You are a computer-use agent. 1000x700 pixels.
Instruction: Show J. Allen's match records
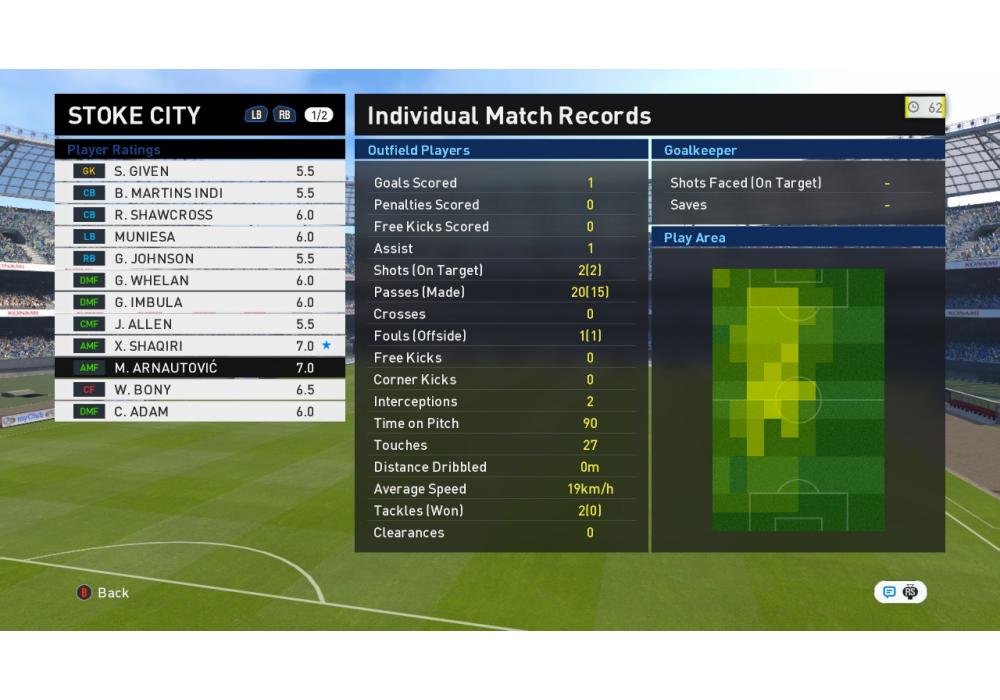tap(200, 325)
